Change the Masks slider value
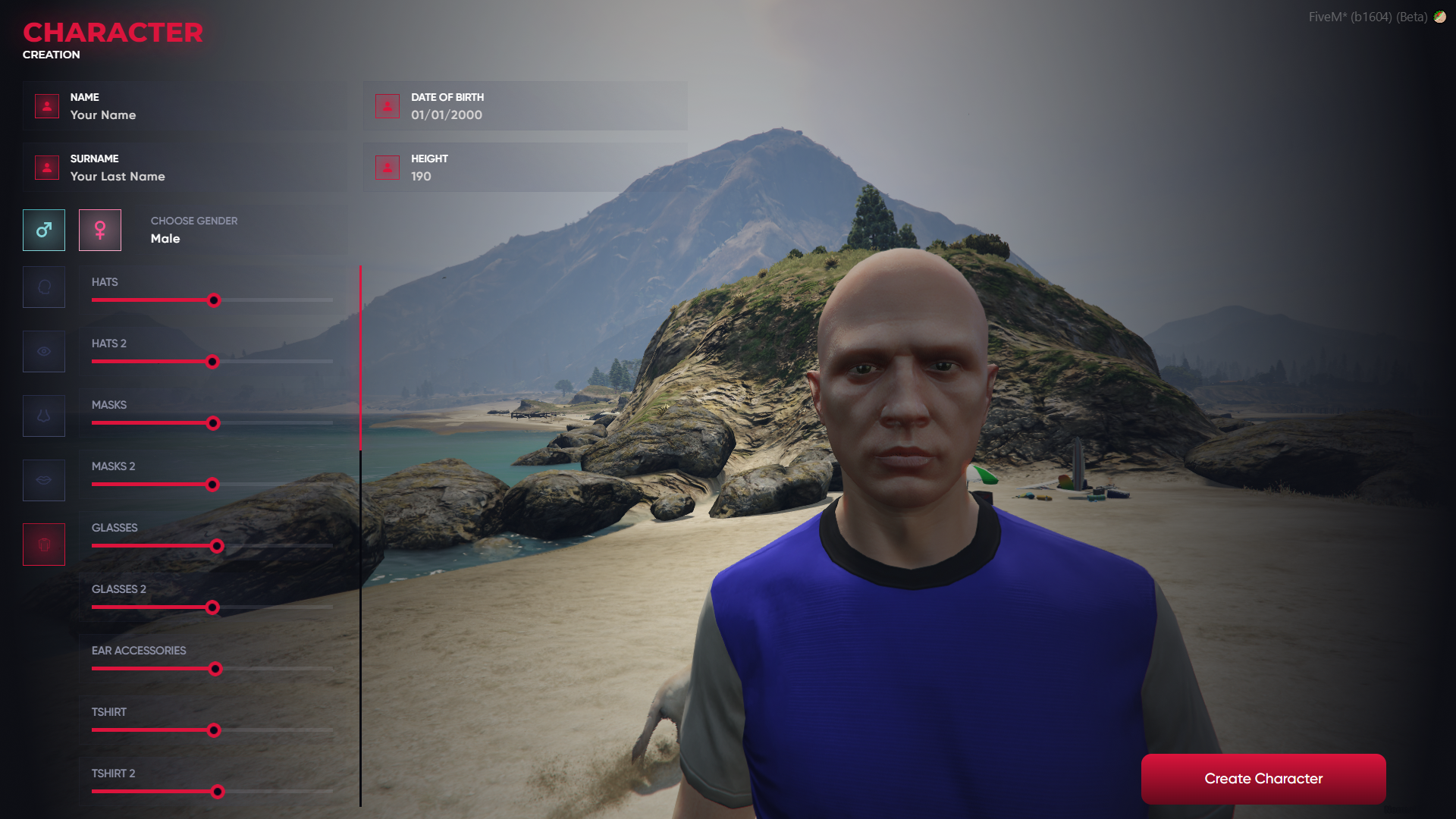 click(x=213, y=423)
